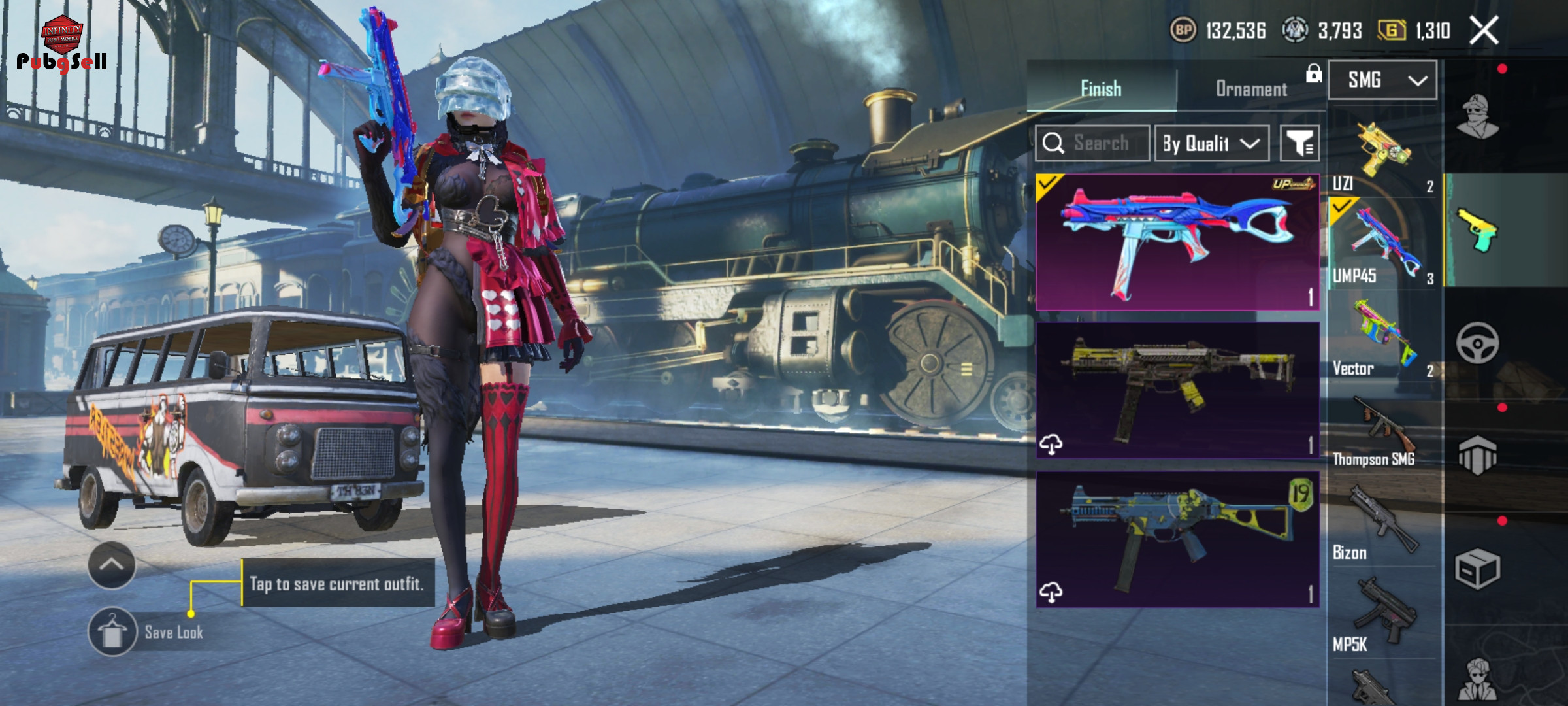Open the vehicle steering wheel category
Image resolution: width=1568 pixels, height=706 pixels.
(x=1478, y=343)
